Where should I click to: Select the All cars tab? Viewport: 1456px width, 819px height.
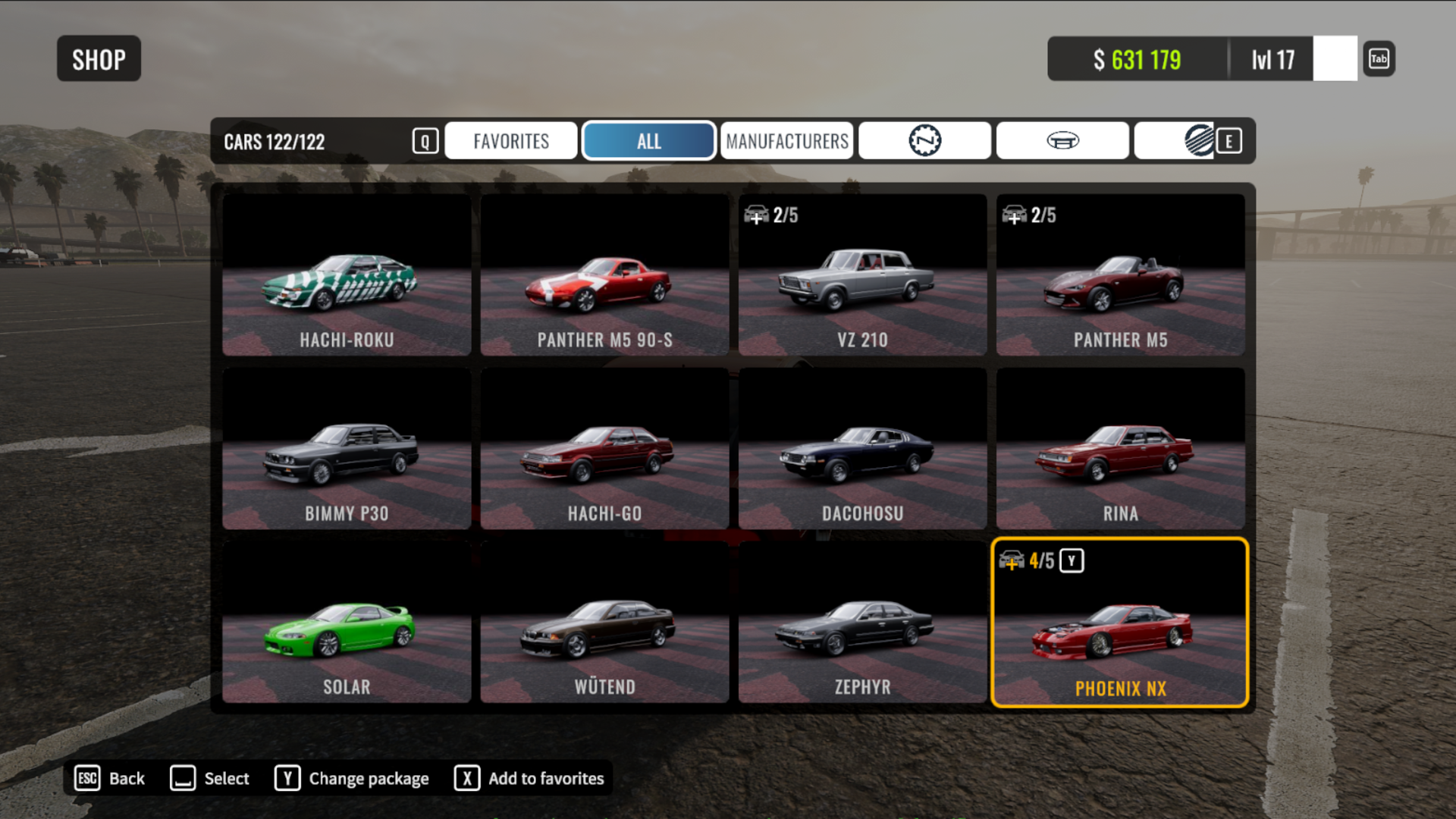tap(648, 141)
